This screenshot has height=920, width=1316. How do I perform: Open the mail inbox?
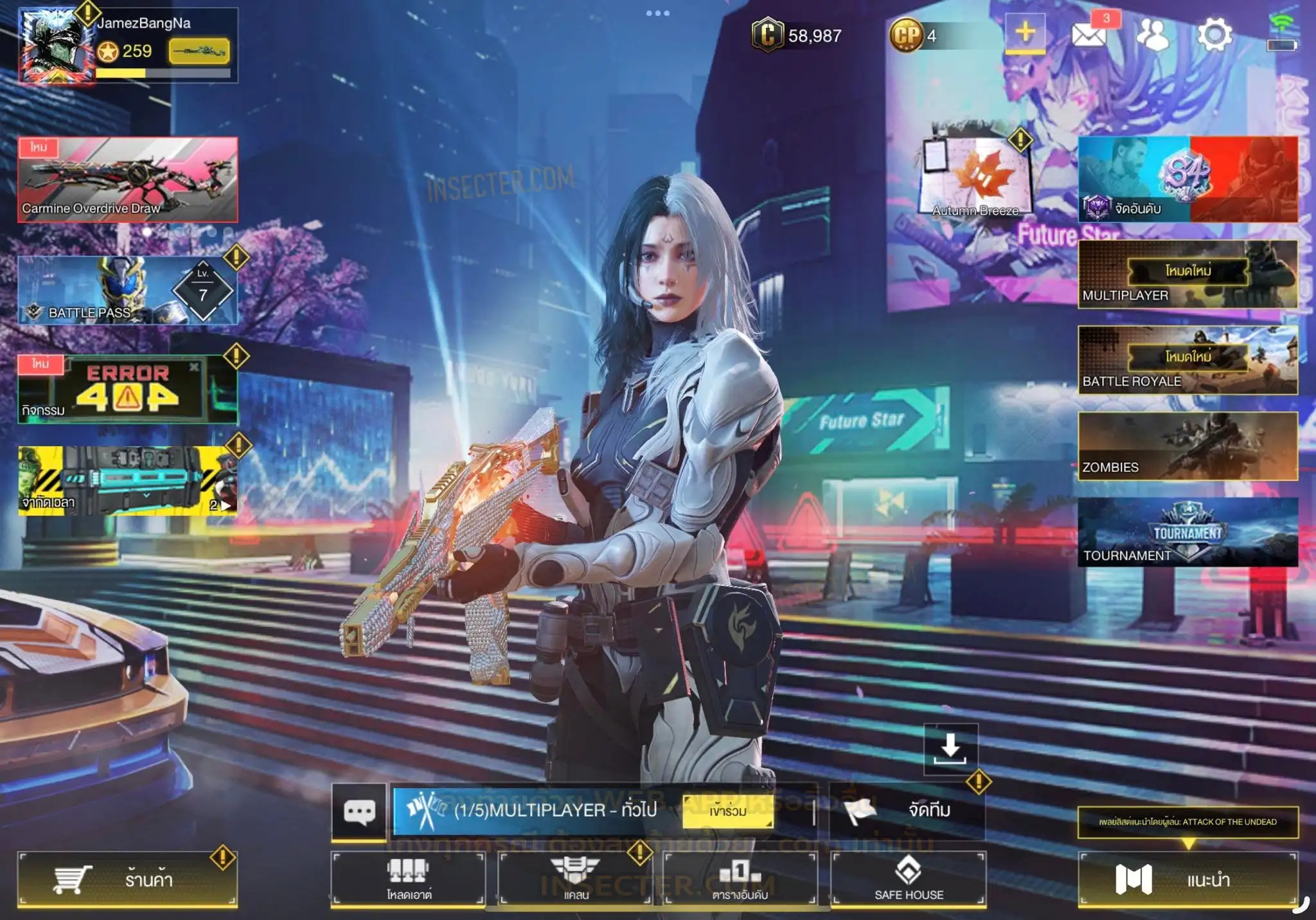tap(1089, 33)
